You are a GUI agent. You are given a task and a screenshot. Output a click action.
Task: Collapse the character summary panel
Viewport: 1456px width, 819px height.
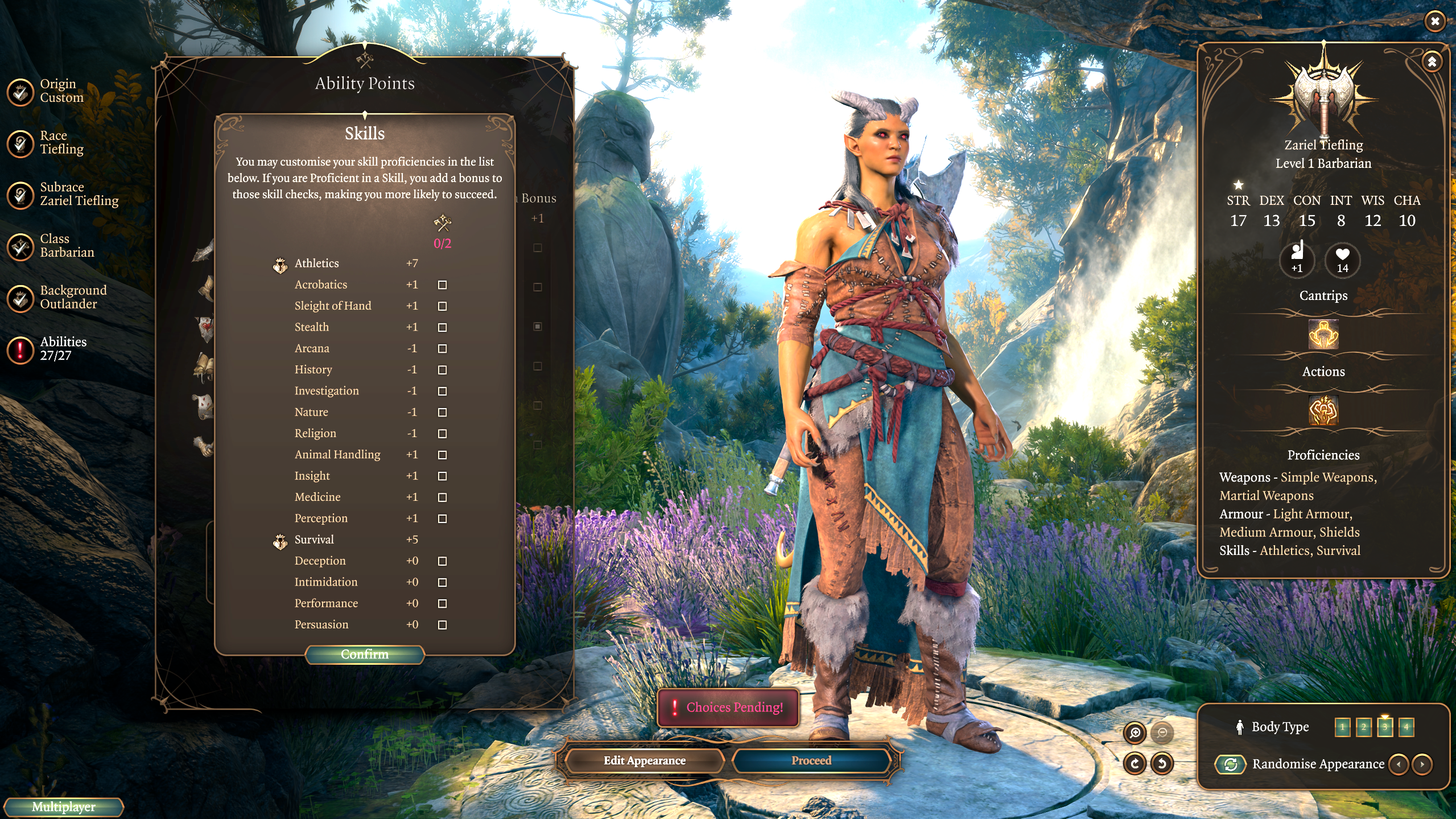pyautogui.click(x=1432, y=61)
